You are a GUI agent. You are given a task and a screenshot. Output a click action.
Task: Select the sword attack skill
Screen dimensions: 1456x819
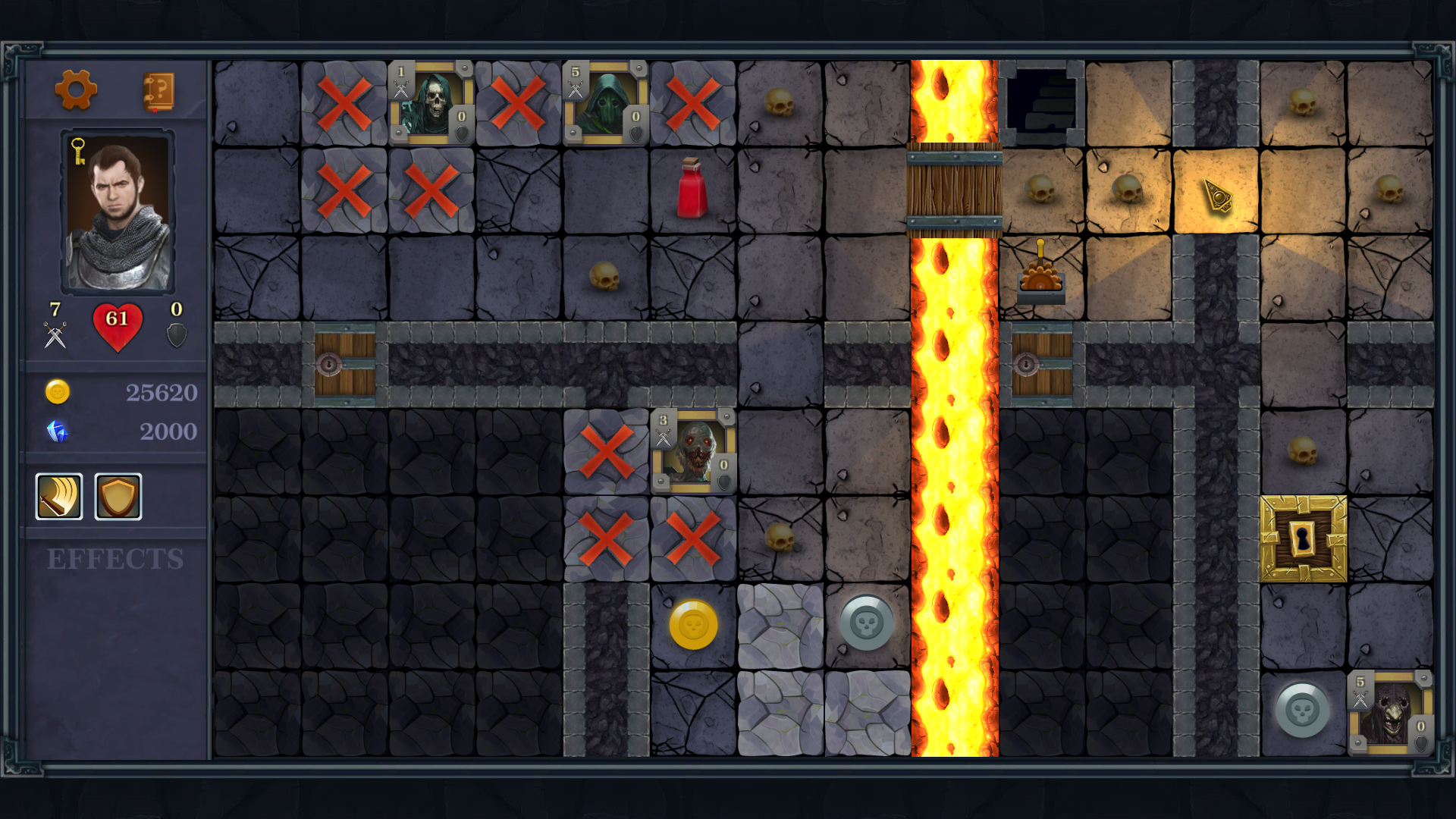pyautogui.click(x=58, y=497)
